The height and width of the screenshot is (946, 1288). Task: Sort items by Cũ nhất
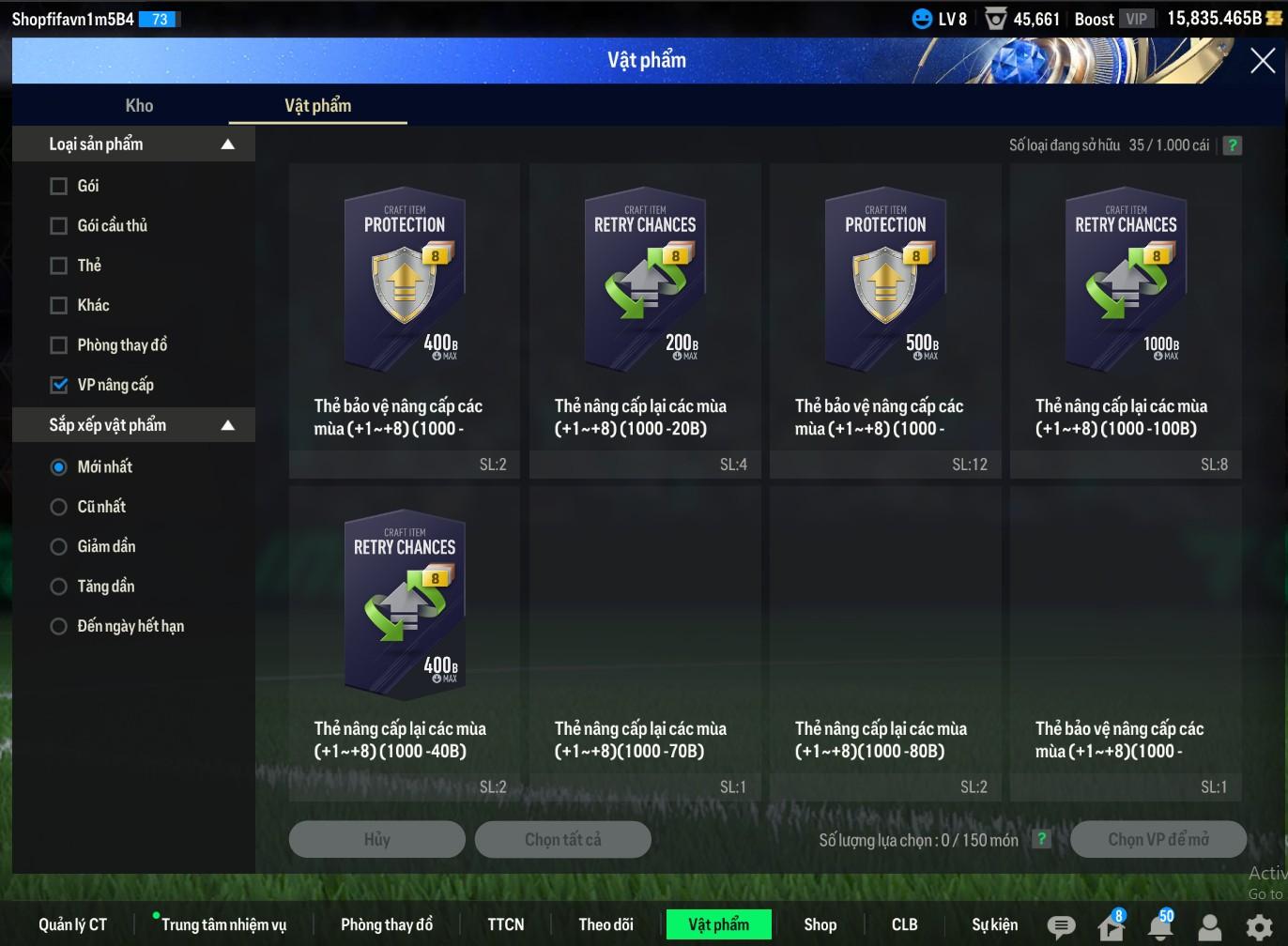pyautogui.click(x=59, y=507)
